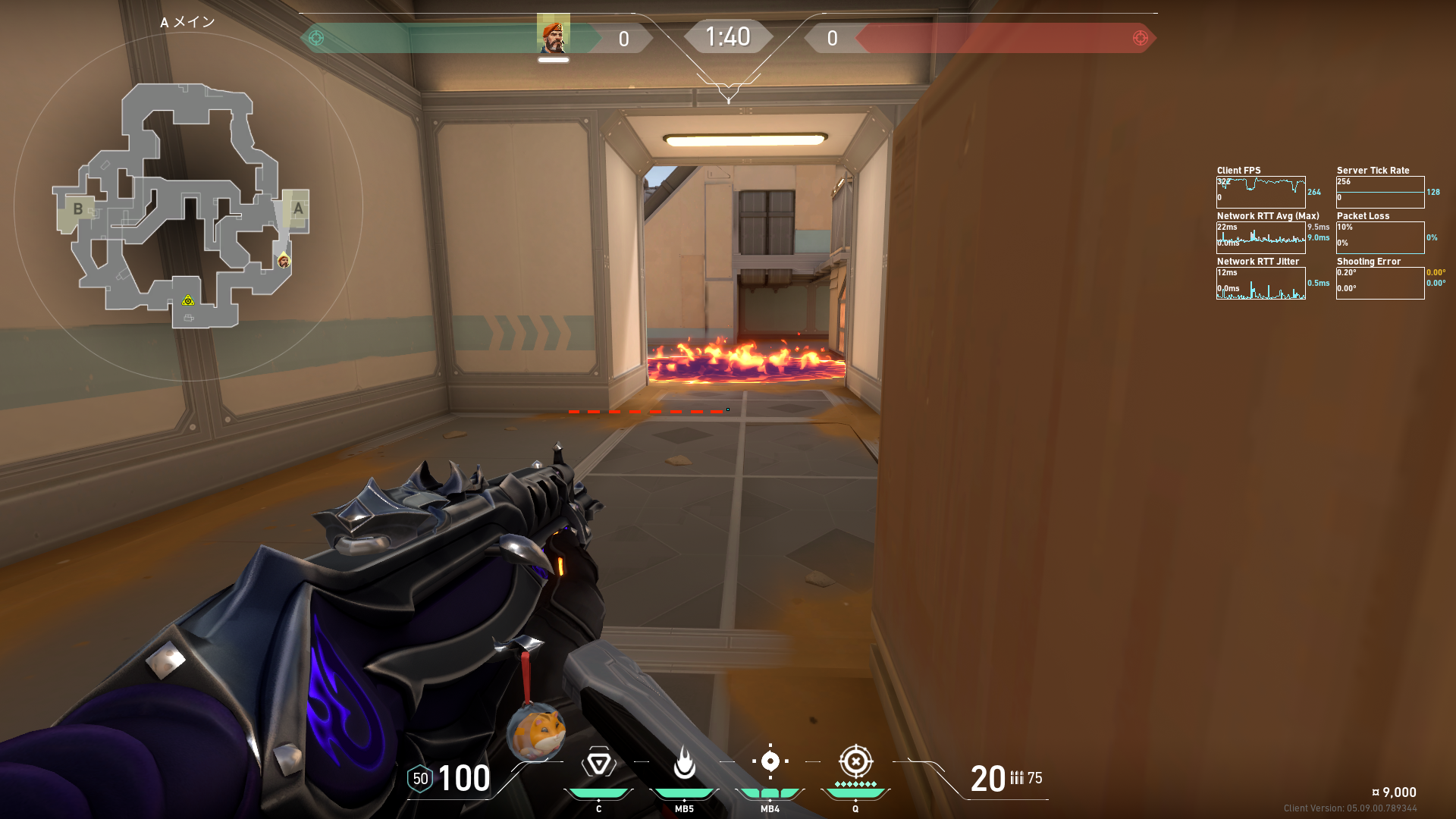Click the spike marker on the minimap
1456x819 pixels.
pos(188,301)
